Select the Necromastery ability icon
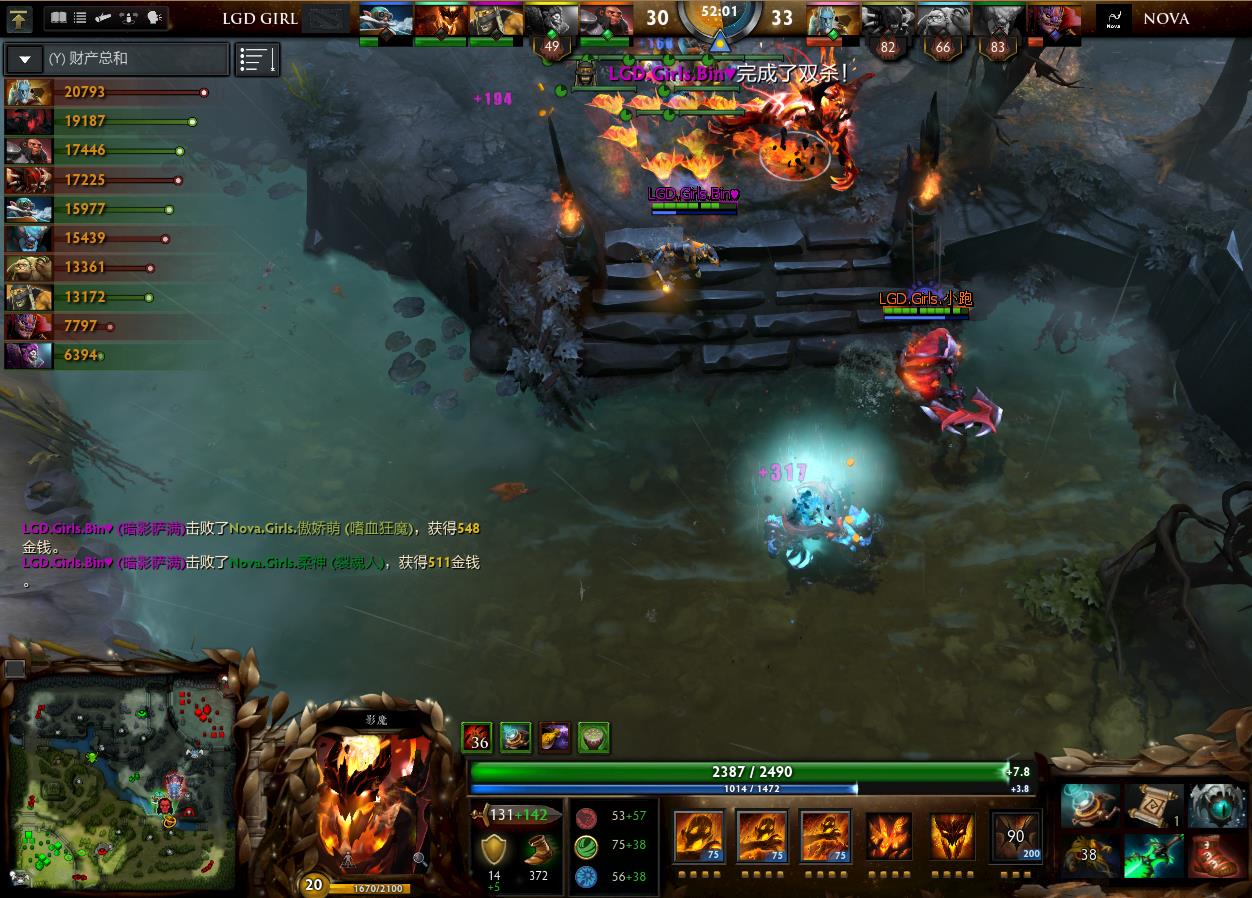The height and width of the screenshot is (898, 1252). pos(887,836)
